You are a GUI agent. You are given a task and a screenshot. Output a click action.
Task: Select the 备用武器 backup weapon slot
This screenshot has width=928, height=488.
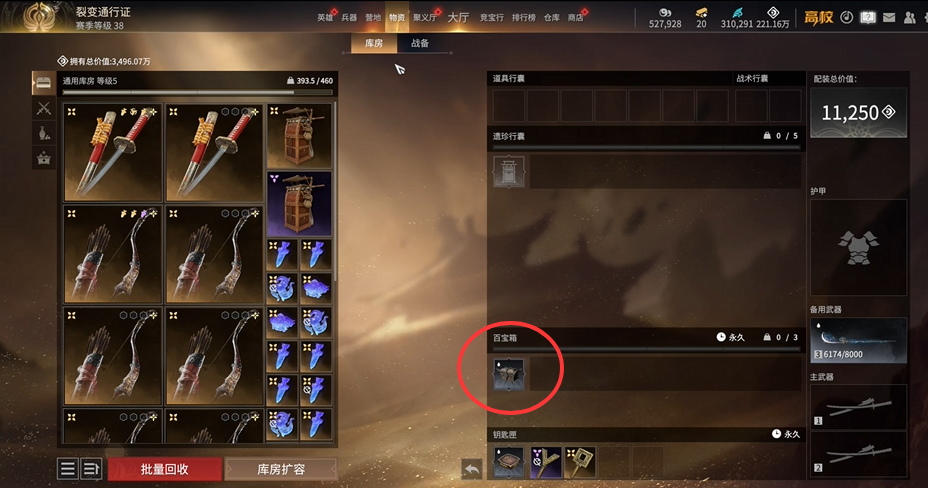(x=858, y=341)
